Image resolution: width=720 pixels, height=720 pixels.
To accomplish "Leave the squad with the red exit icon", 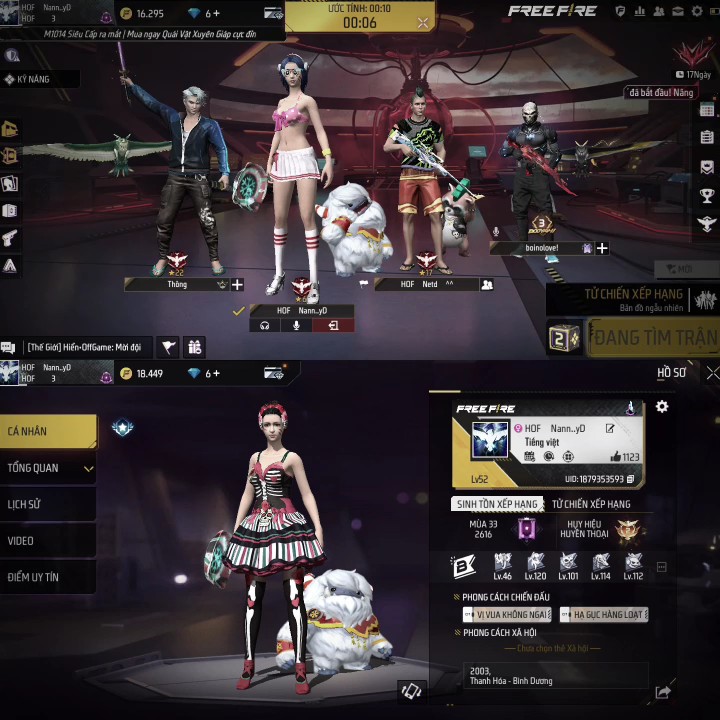I will (332, 325).
